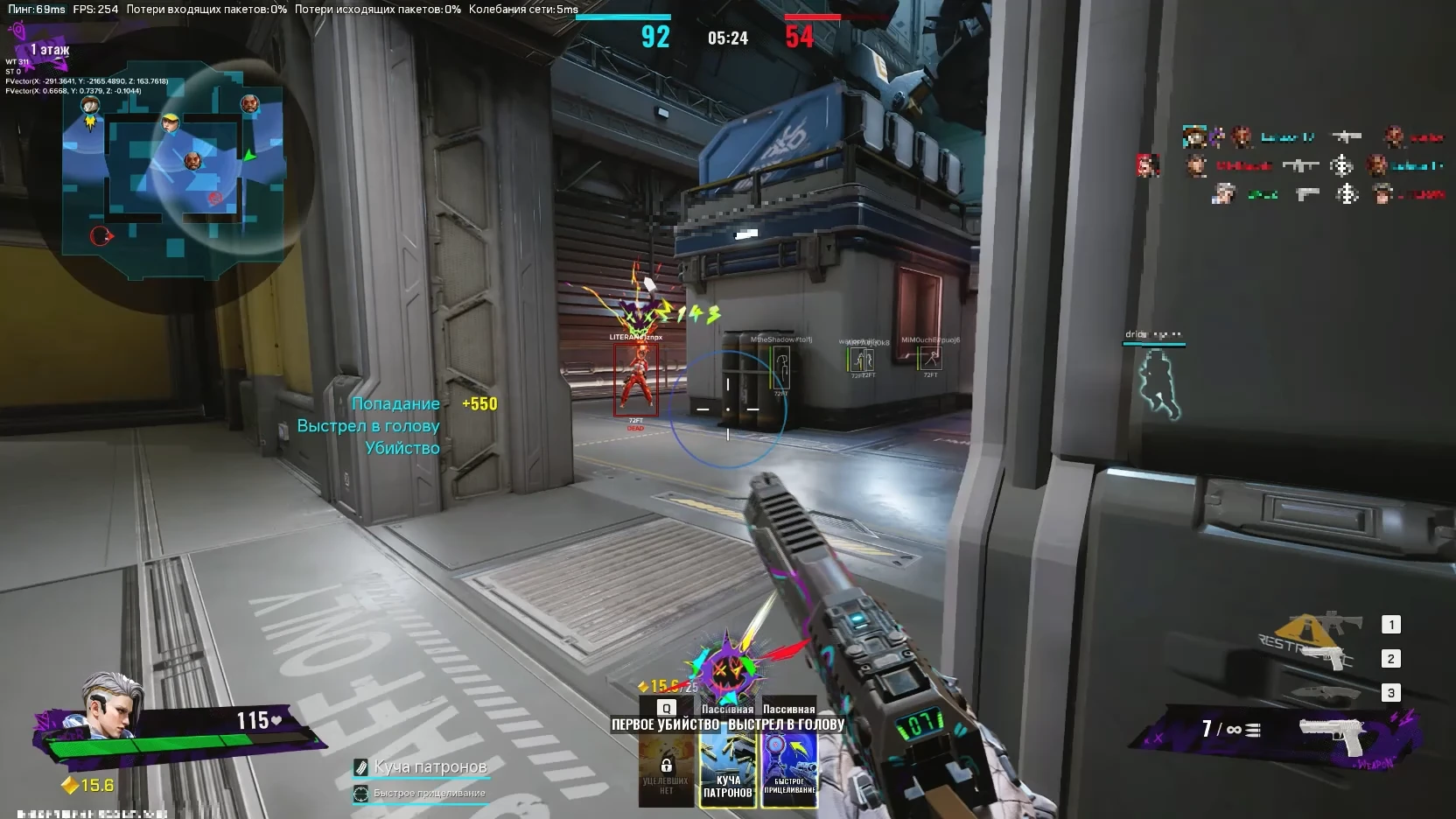Select the knife in weapon slot 3
Screen dimensions: 1456x819
[1324, 692]
